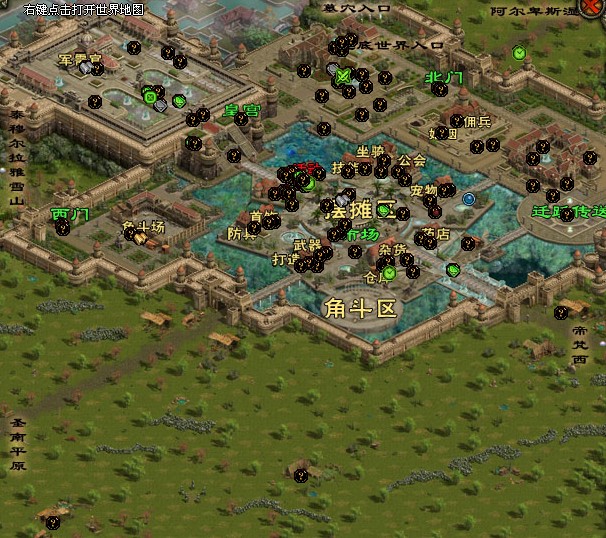Close the city map window

592,6
